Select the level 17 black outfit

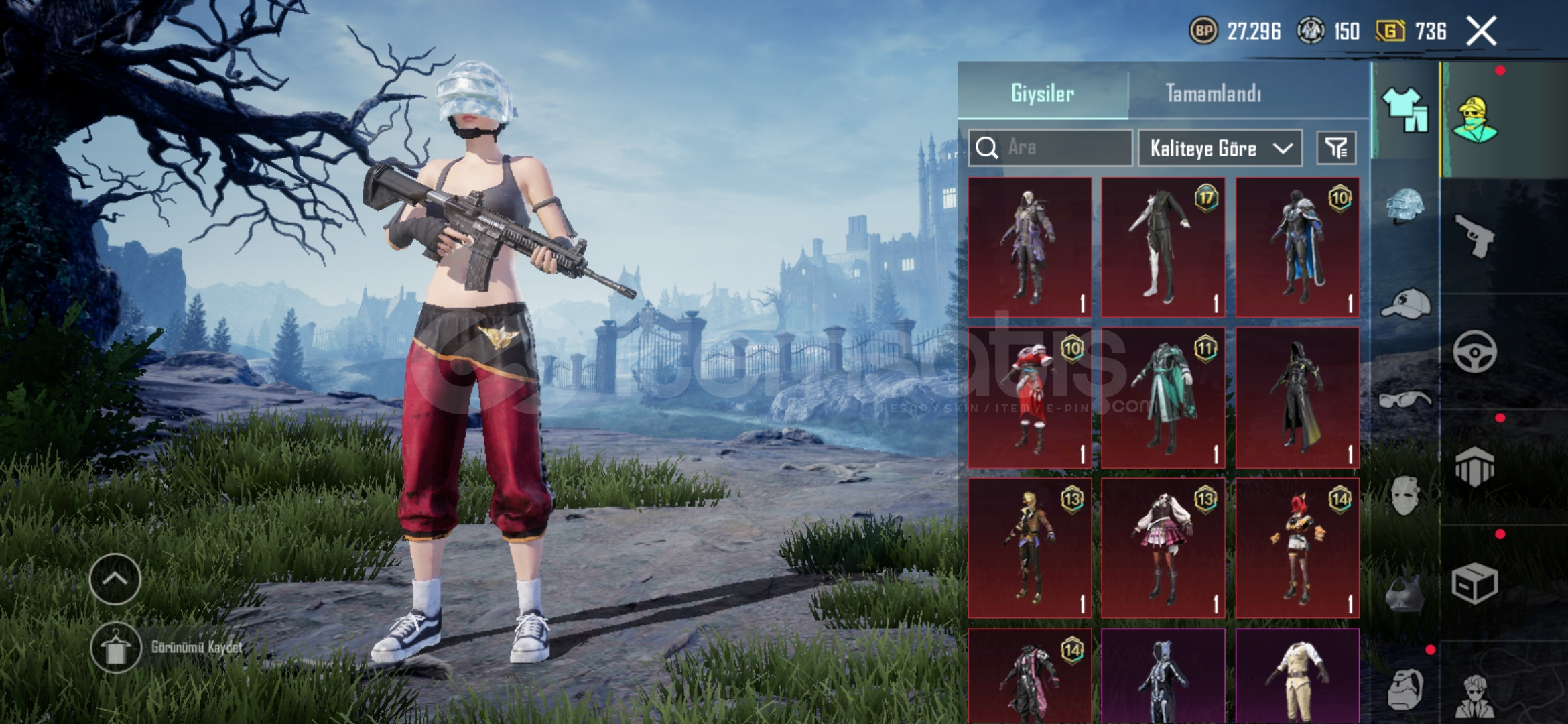[x=1163, y=247]
